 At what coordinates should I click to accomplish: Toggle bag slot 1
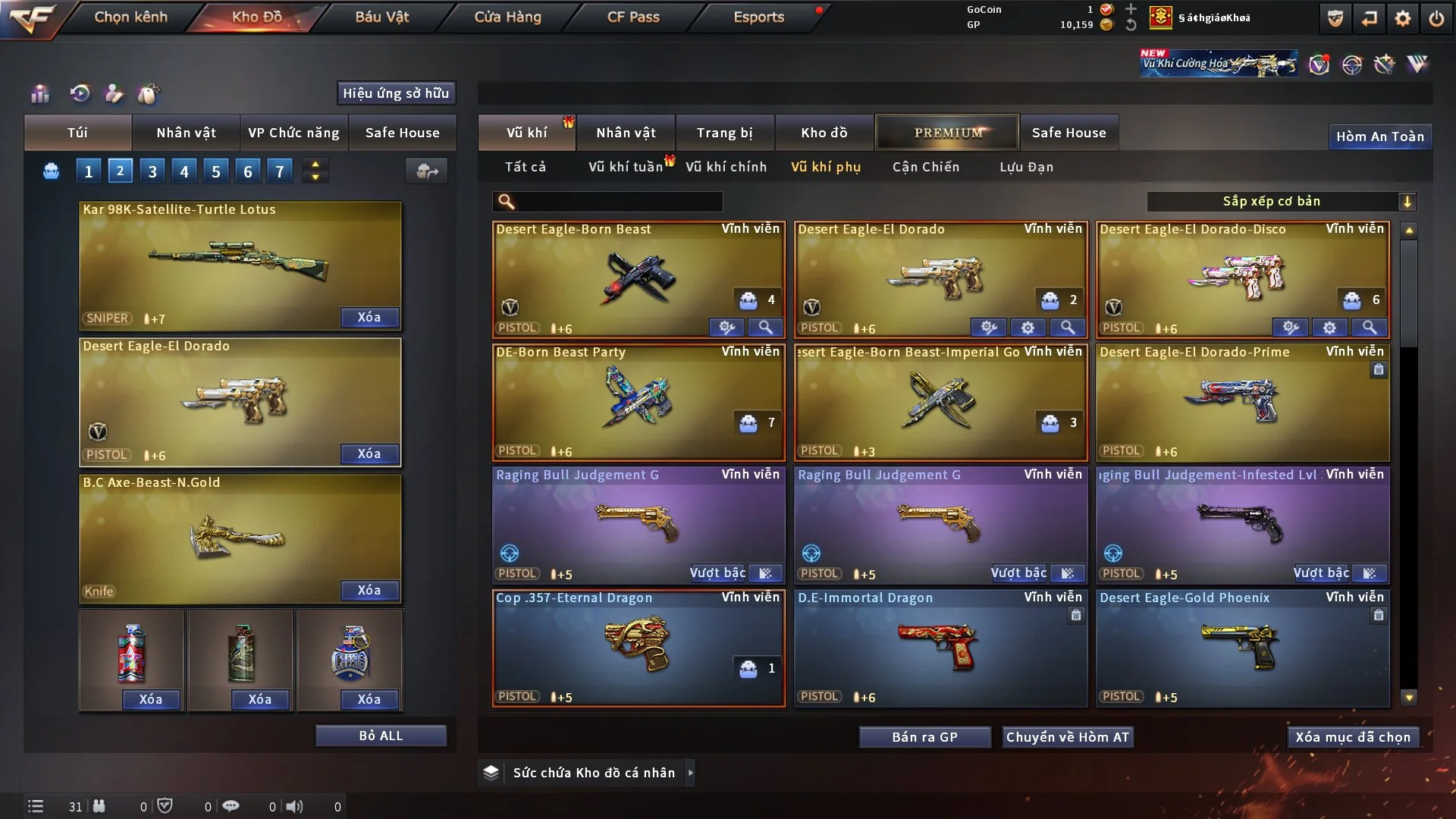click(x=88, y=171)
